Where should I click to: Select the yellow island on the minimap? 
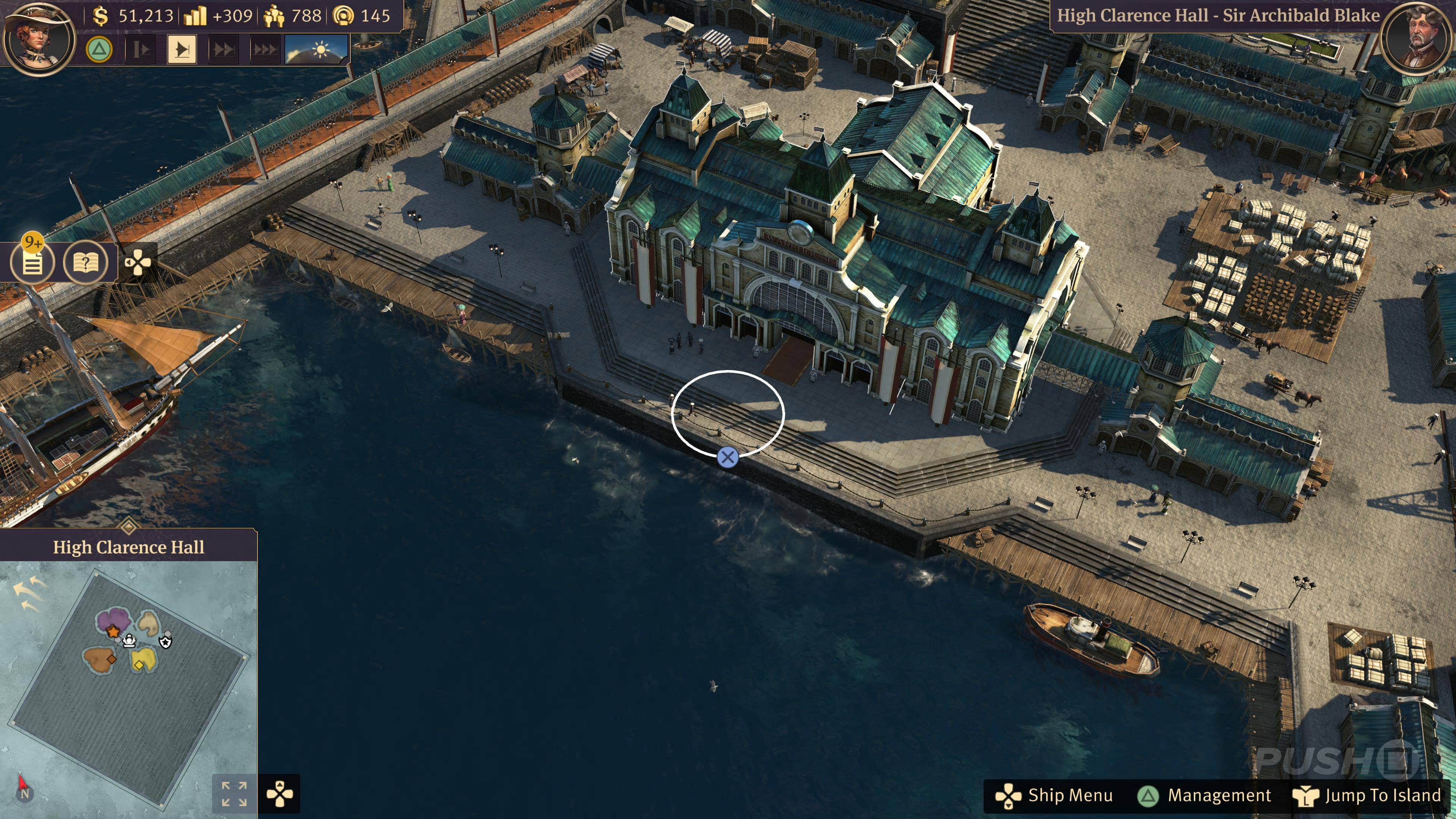[x=144, y=659]
